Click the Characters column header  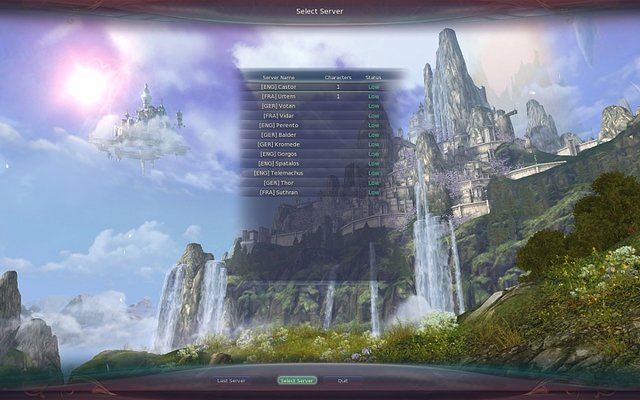tap(338, 77)
